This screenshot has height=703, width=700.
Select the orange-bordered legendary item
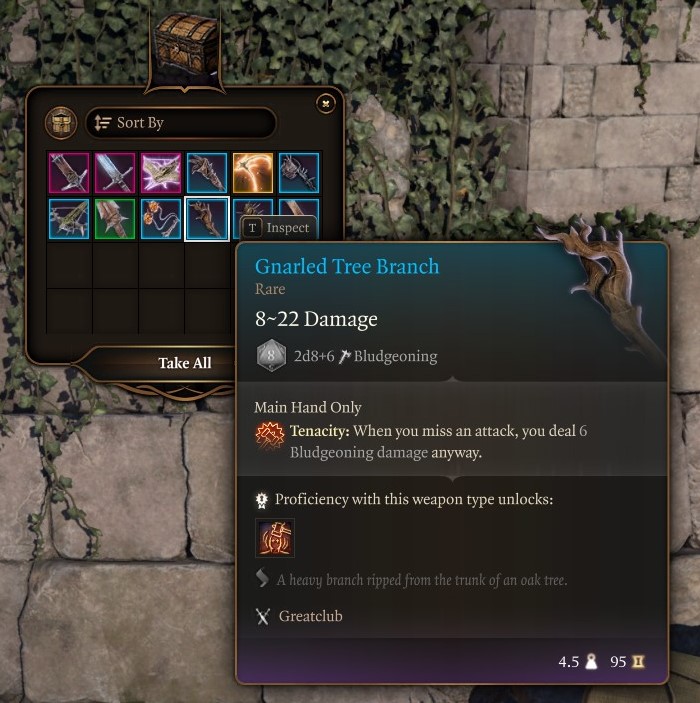click(x=253, y=173)
